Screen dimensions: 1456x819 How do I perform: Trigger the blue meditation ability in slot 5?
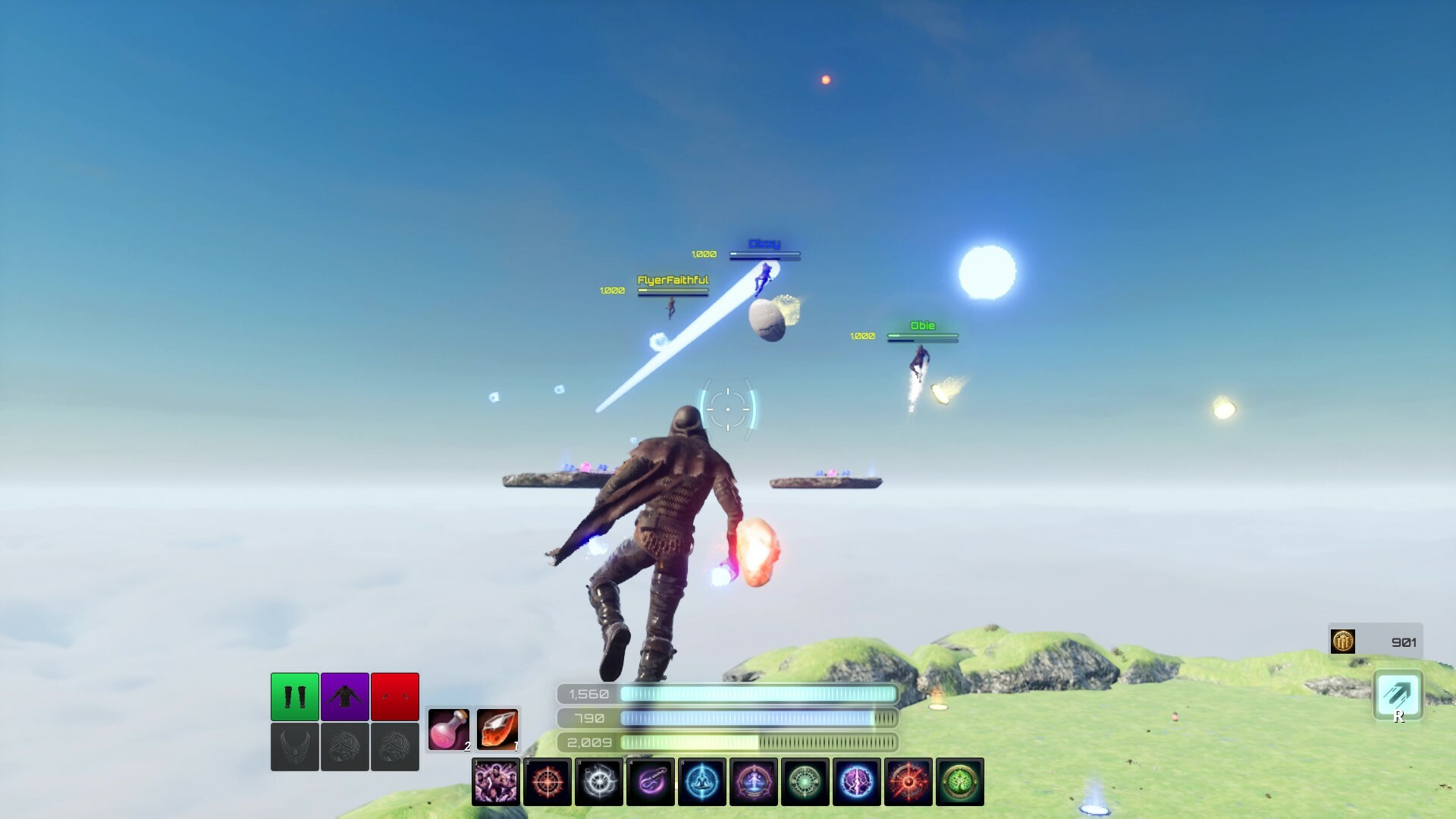pyautogui.click(x=702, y=782)
